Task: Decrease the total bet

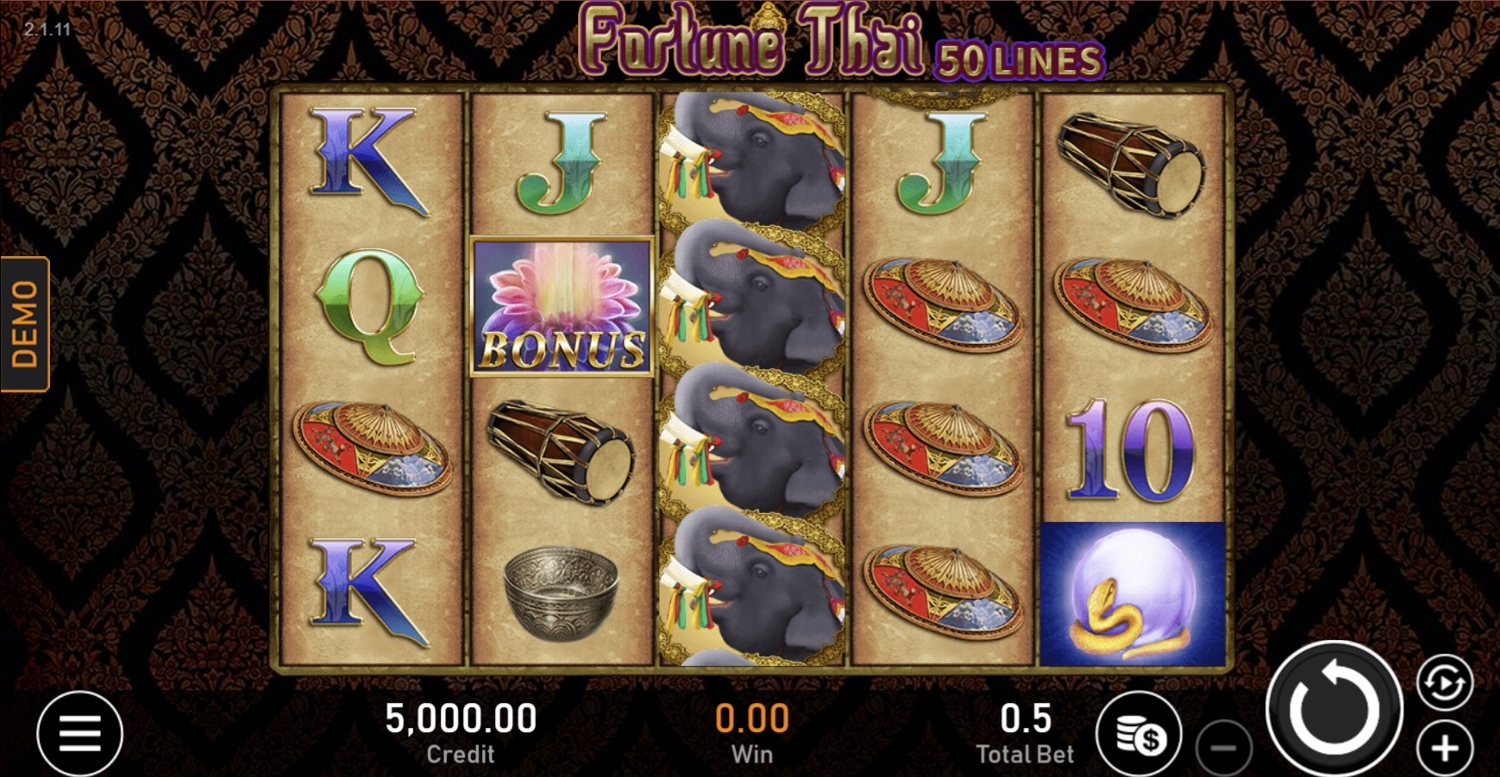Action: tap(1224, 747)
